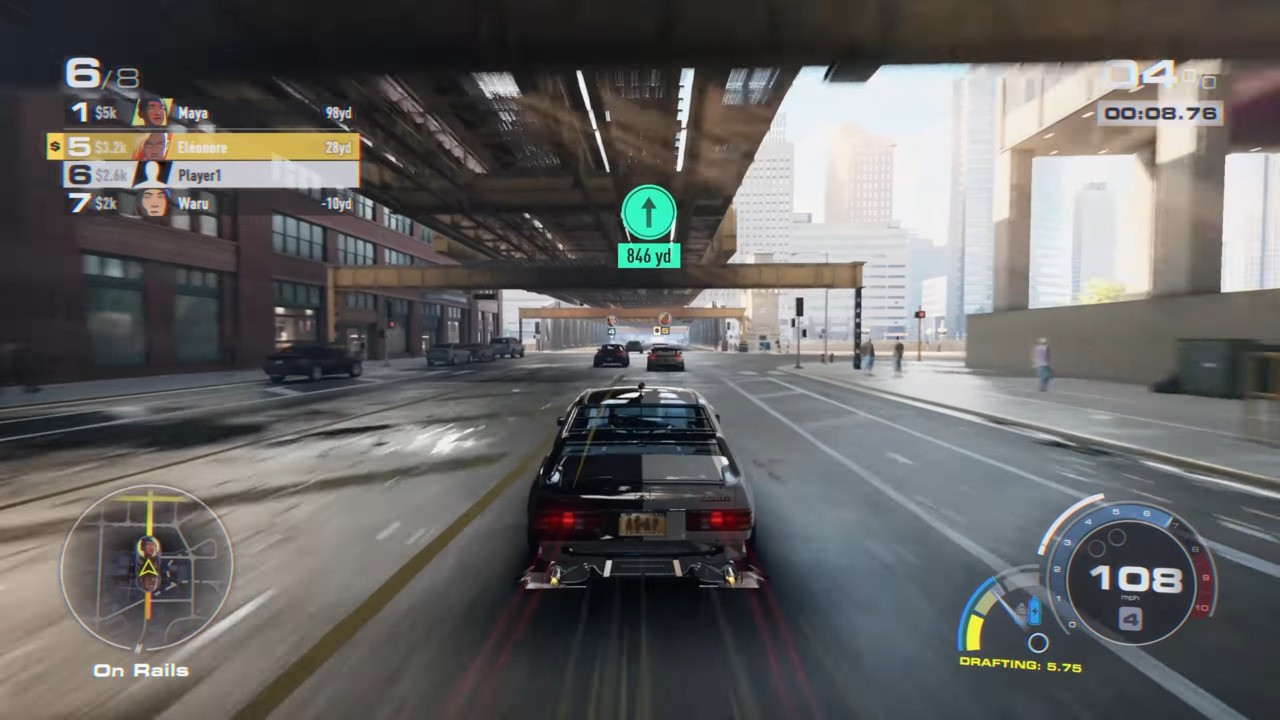The image size is (1280, 720).
Task: Select Maya's first place leaderboard entry
Action: pos(200,112)
